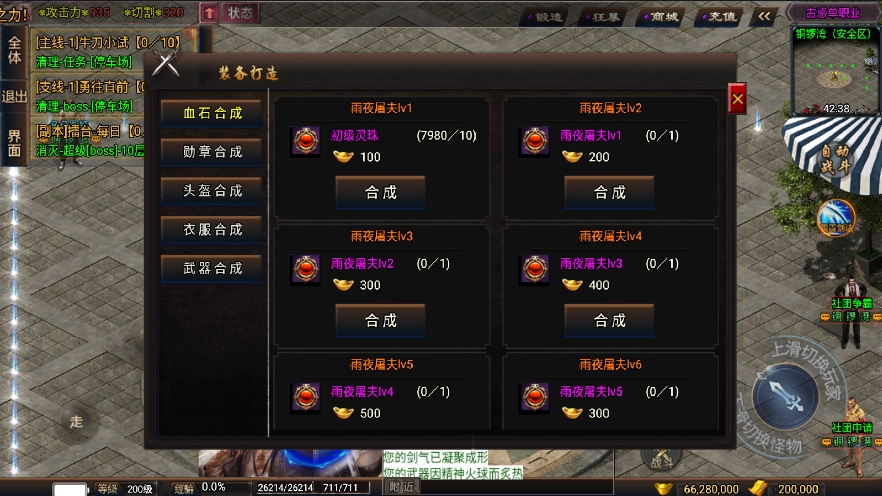Open the 商城 shop
Image resolution: width=882 pixels, height=496 pixels.
tap(661, 17)
